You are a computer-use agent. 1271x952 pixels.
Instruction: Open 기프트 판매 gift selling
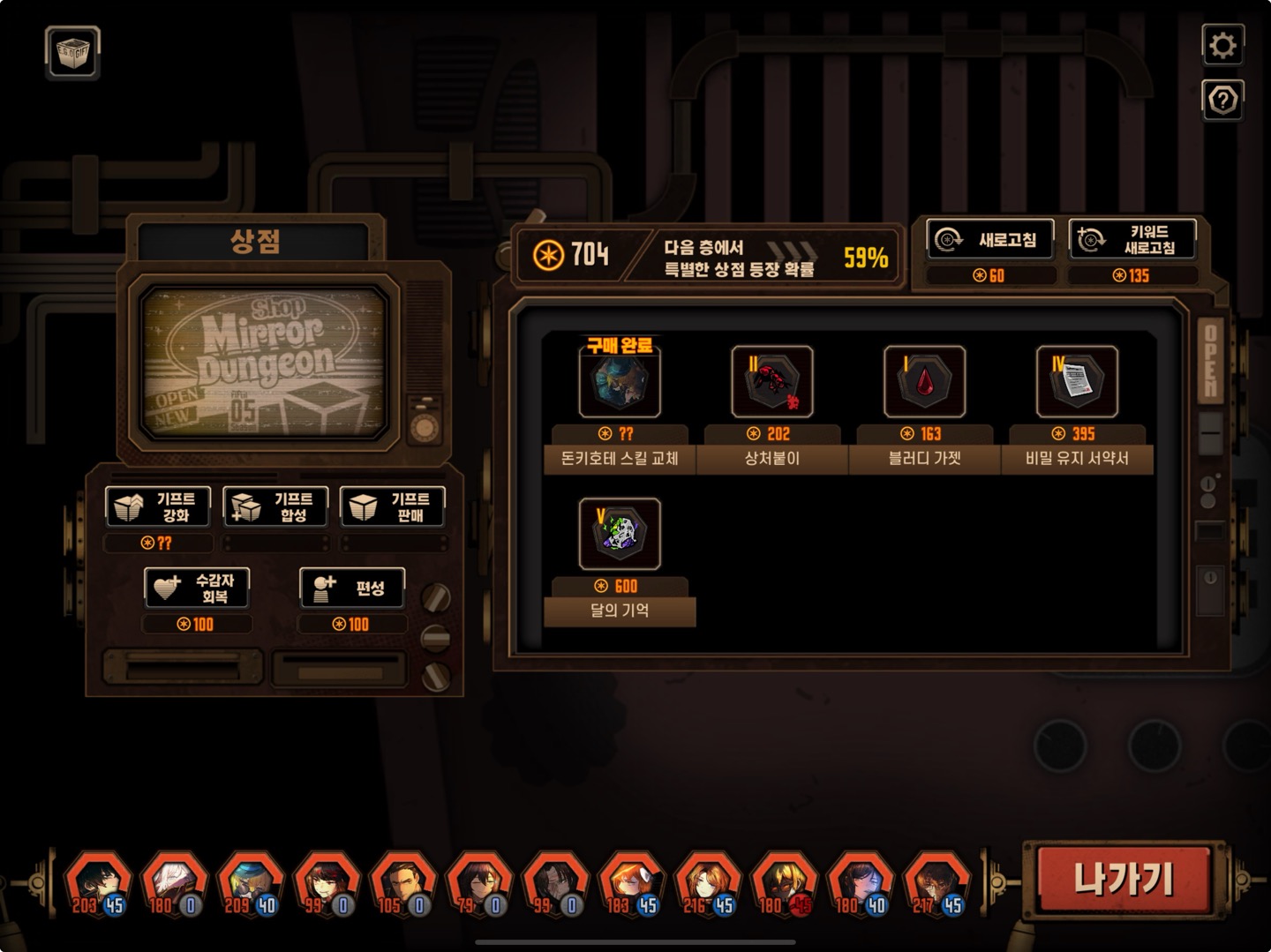coord(392,506)
